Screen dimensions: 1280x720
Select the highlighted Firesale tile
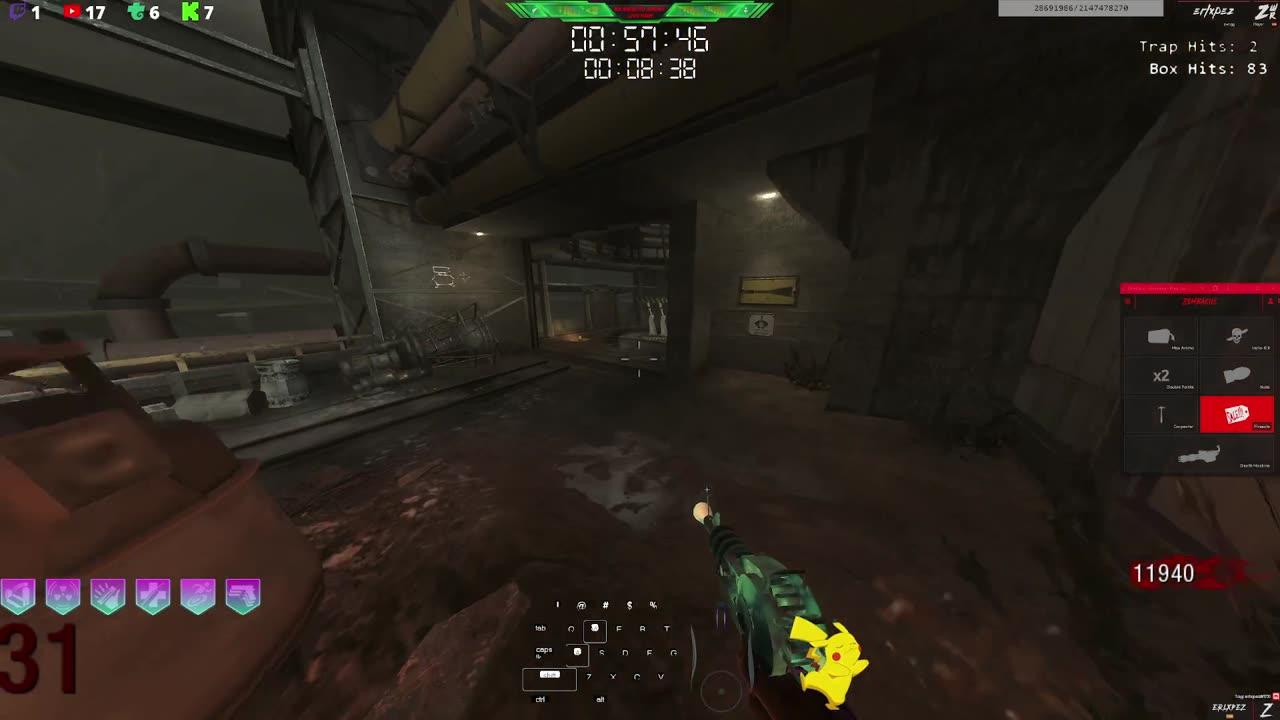click(x=1237, y=413)
